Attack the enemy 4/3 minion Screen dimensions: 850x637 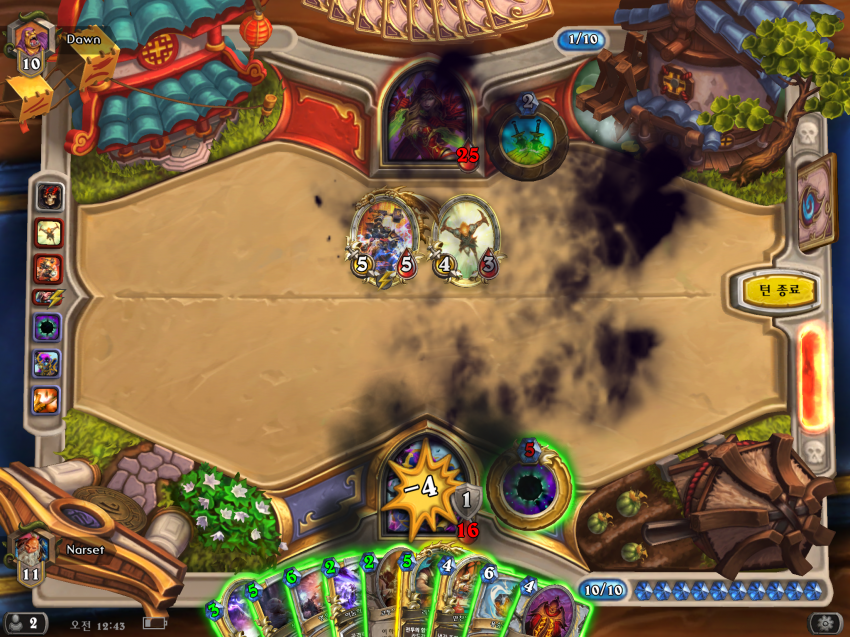(x=465, y=240)
